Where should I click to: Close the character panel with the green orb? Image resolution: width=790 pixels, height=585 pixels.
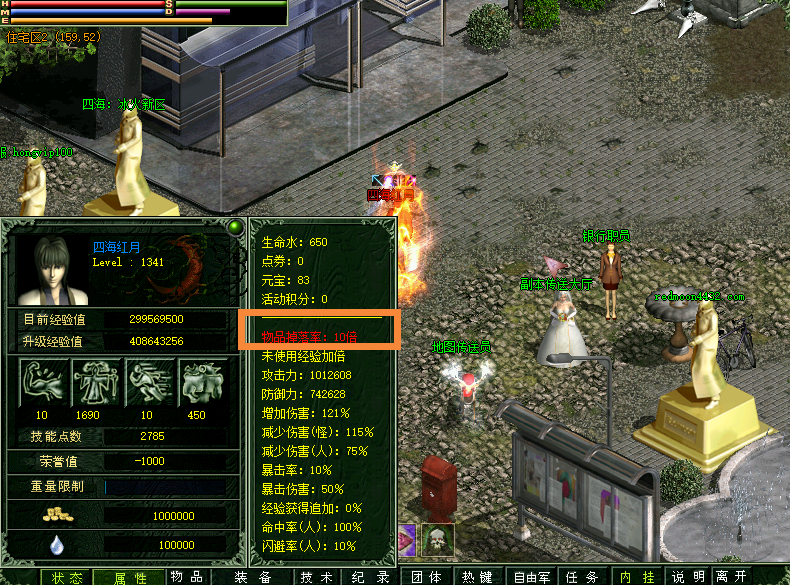coord(235,227)
